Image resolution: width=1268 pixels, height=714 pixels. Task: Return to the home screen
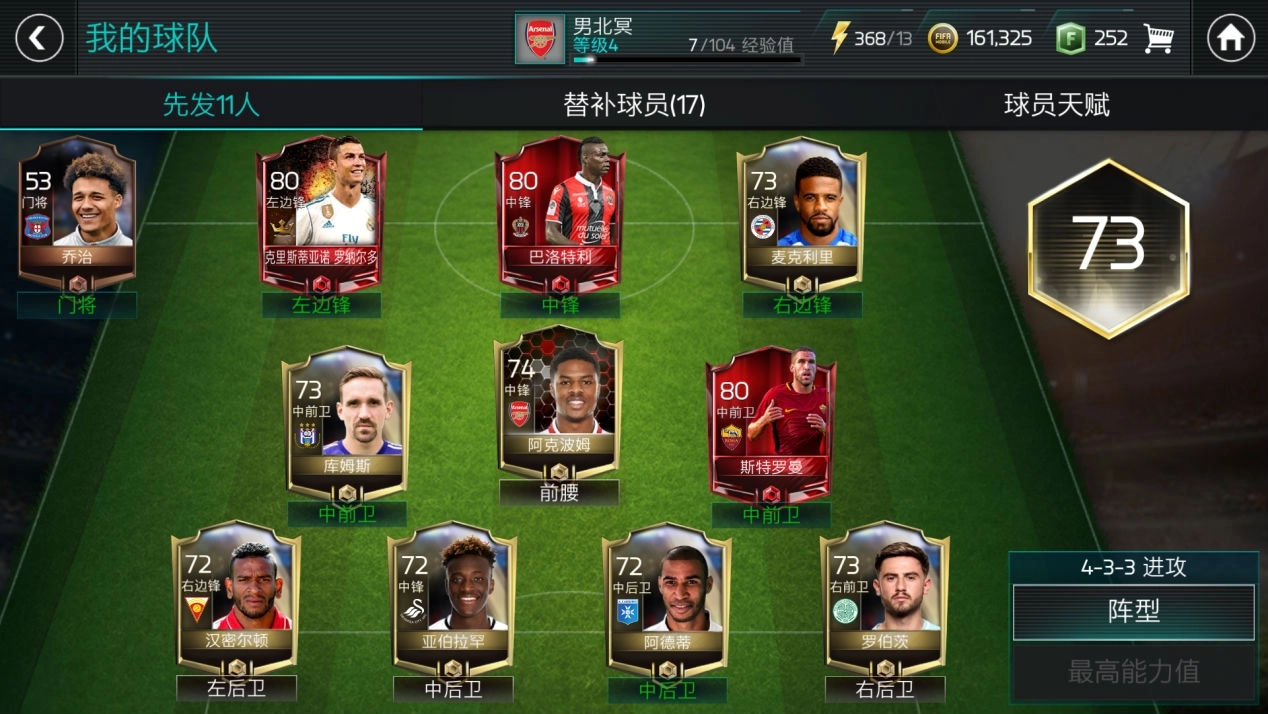coord(1230,39)
